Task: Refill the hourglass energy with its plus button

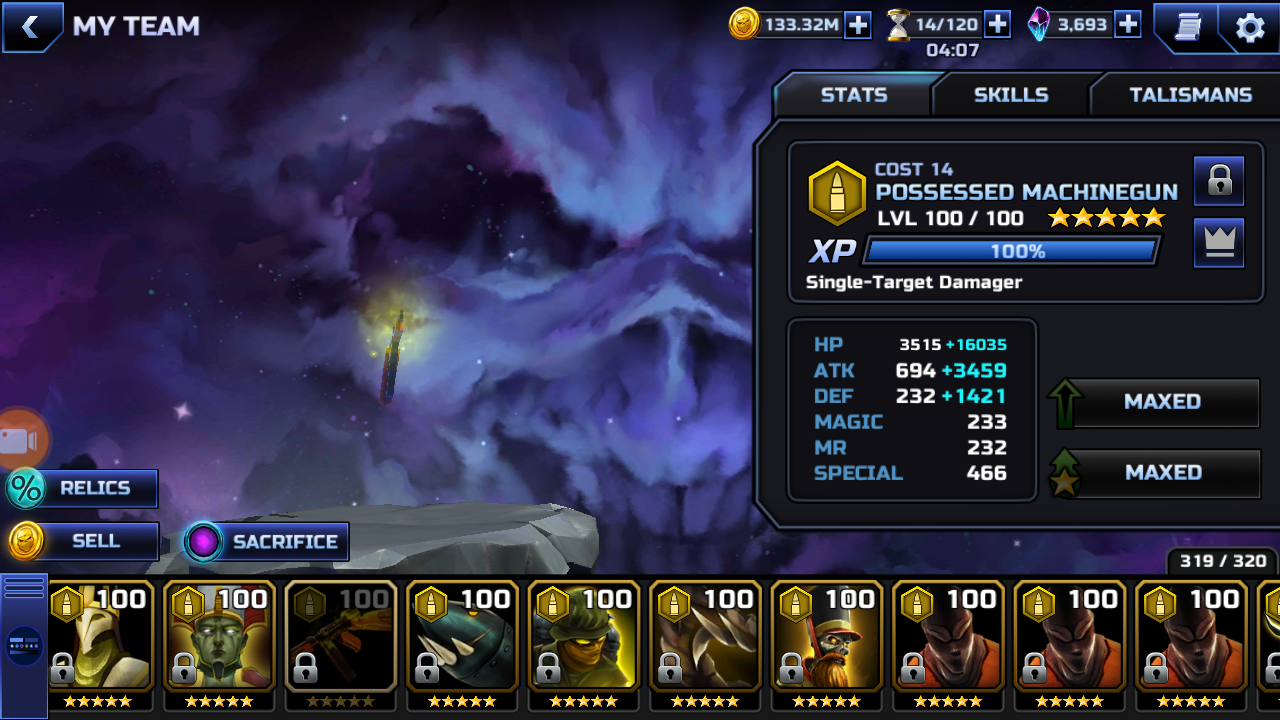Action: 997,25
